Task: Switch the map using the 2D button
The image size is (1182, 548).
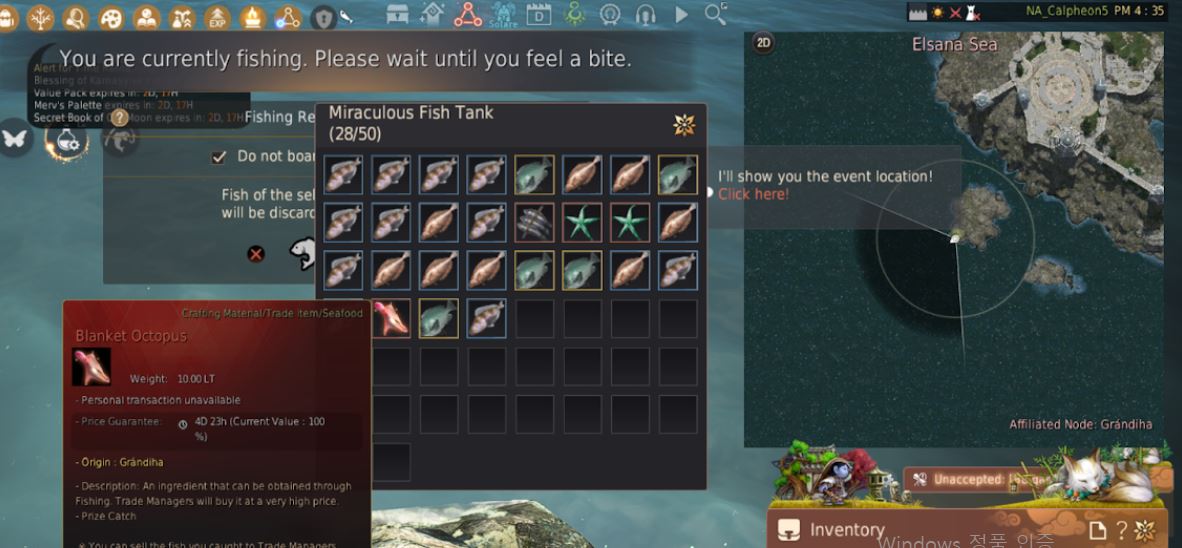Action: point(763,42)
